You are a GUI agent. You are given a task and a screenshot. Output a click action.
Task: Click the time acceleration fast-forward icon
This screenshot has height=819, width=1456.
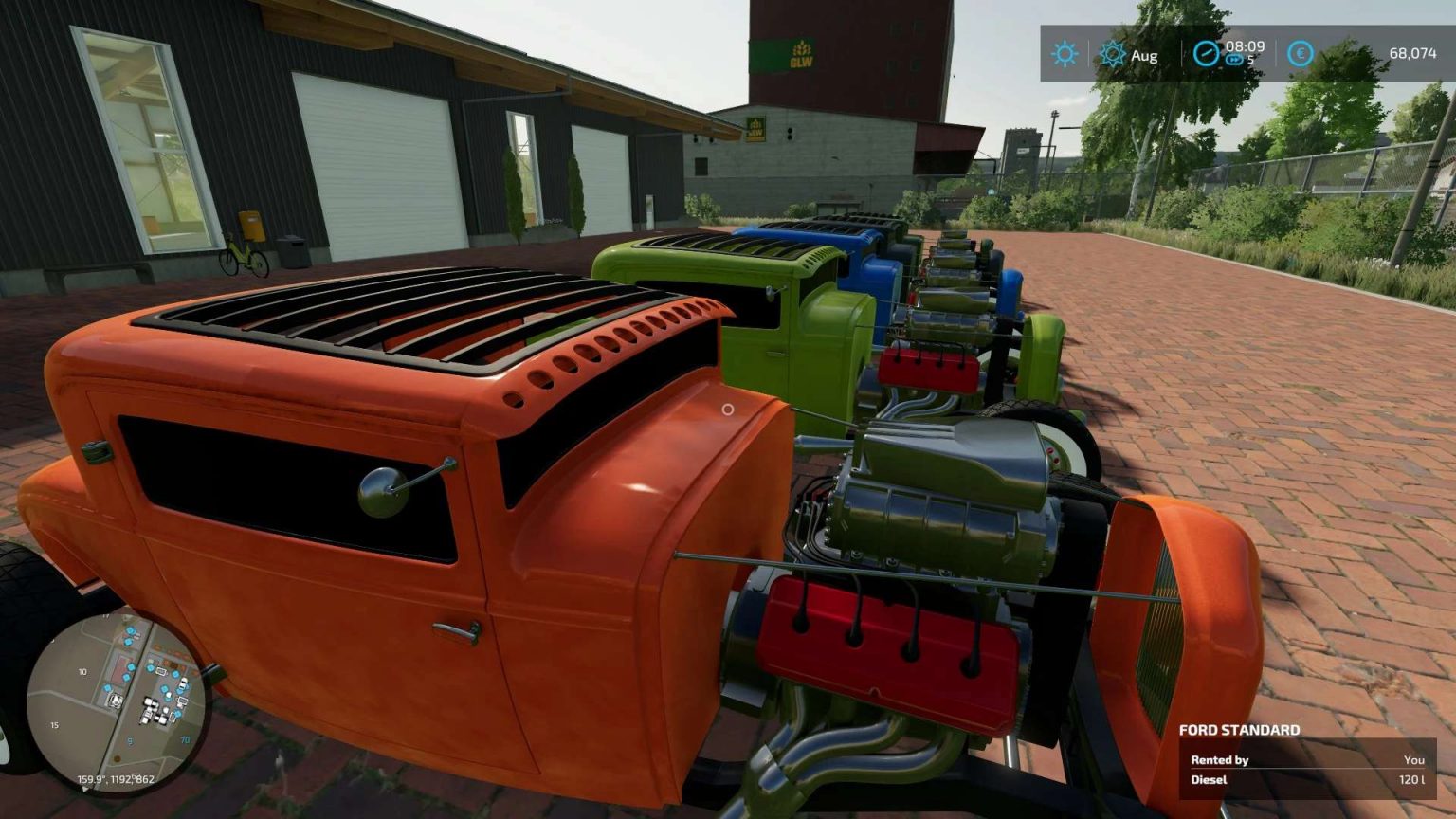[x=1233, y=60]
